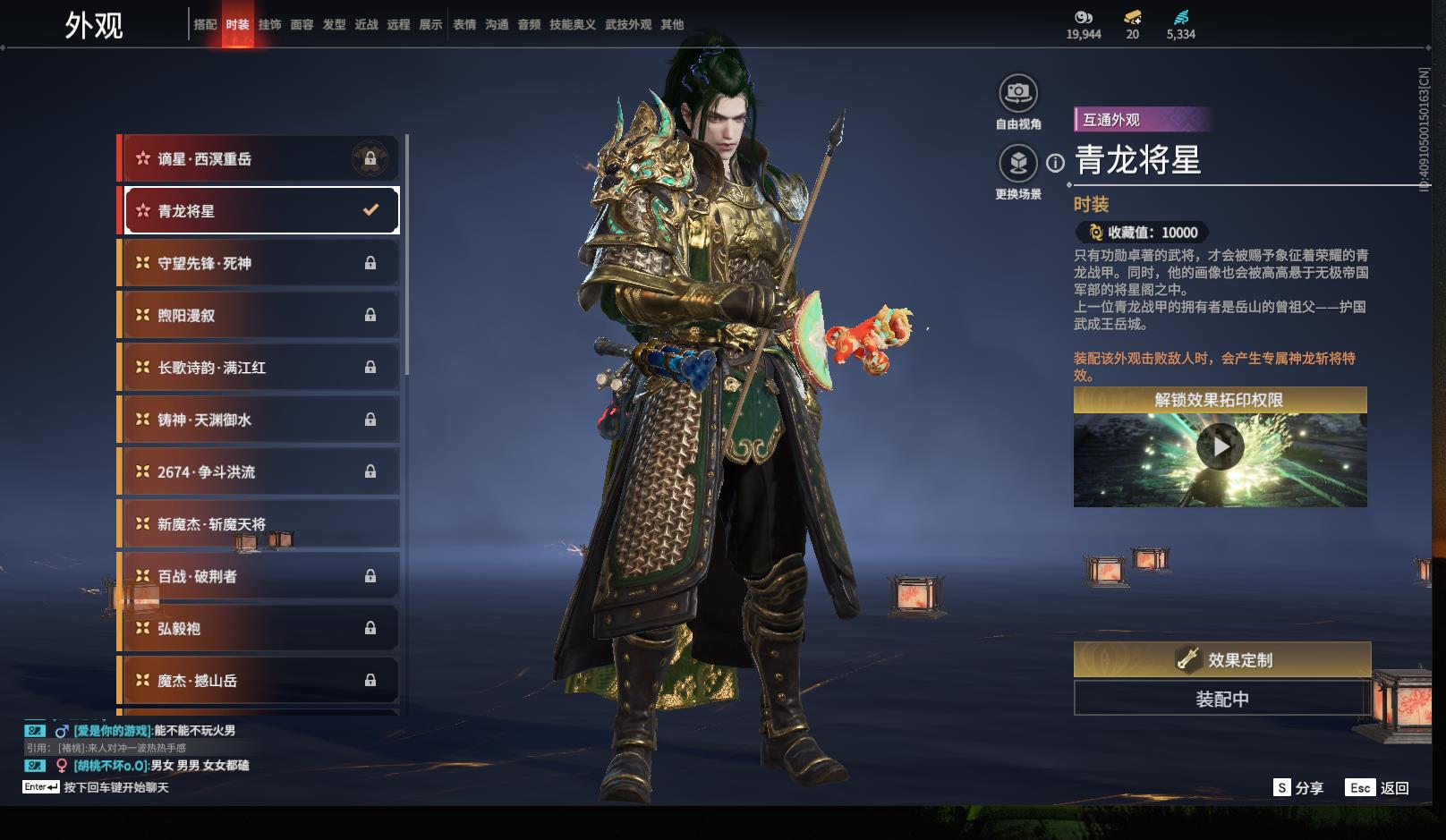
Task: Switch to the 搭配 tab
Action: (205, 25)
